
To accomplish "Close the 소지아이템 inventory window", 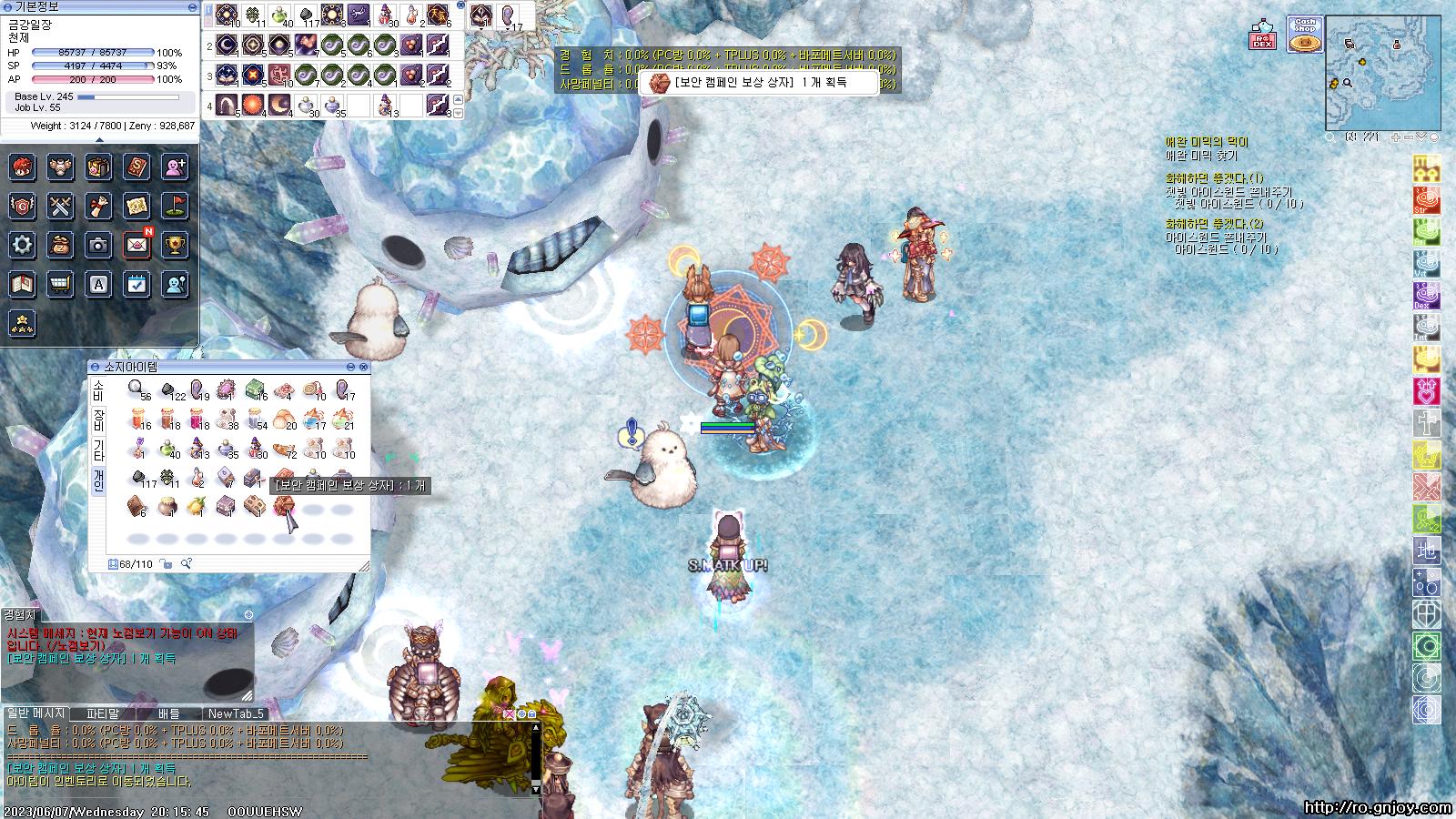I will 364,367.
